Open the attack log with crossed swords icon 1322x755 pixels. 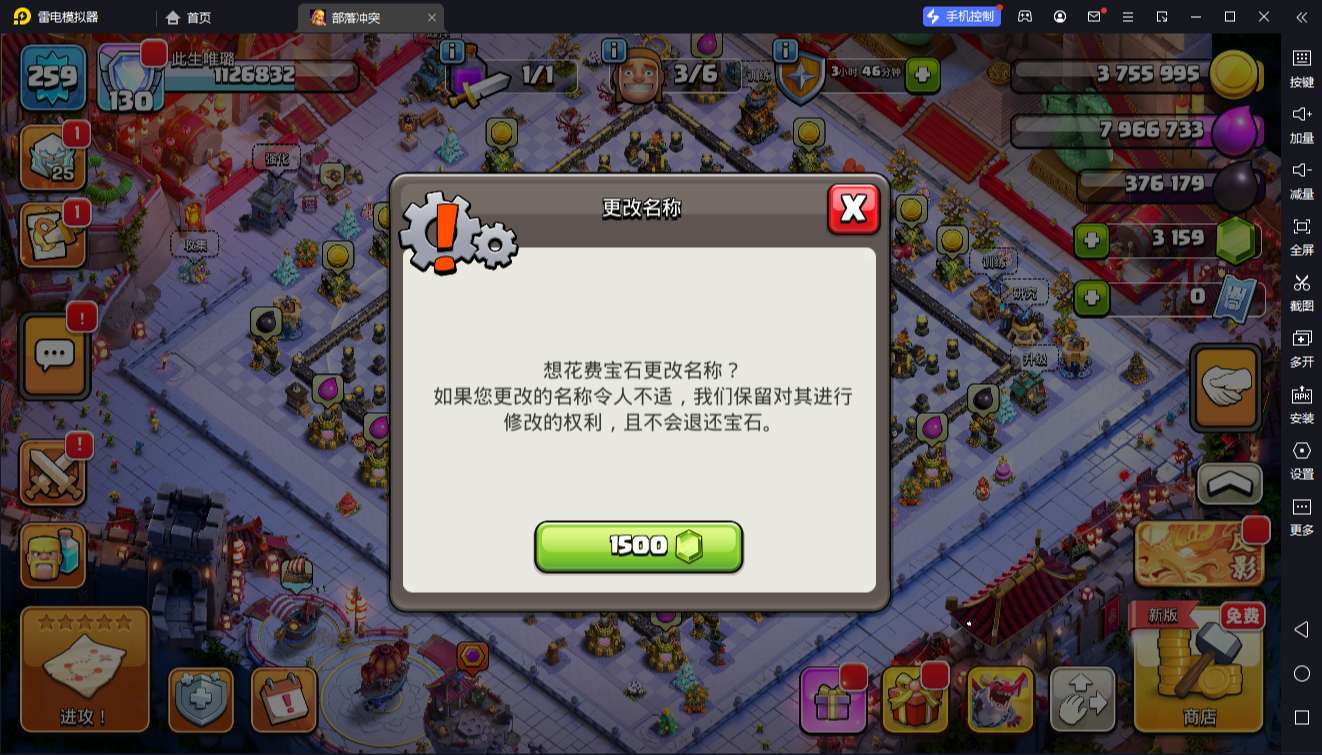point(55,473)
